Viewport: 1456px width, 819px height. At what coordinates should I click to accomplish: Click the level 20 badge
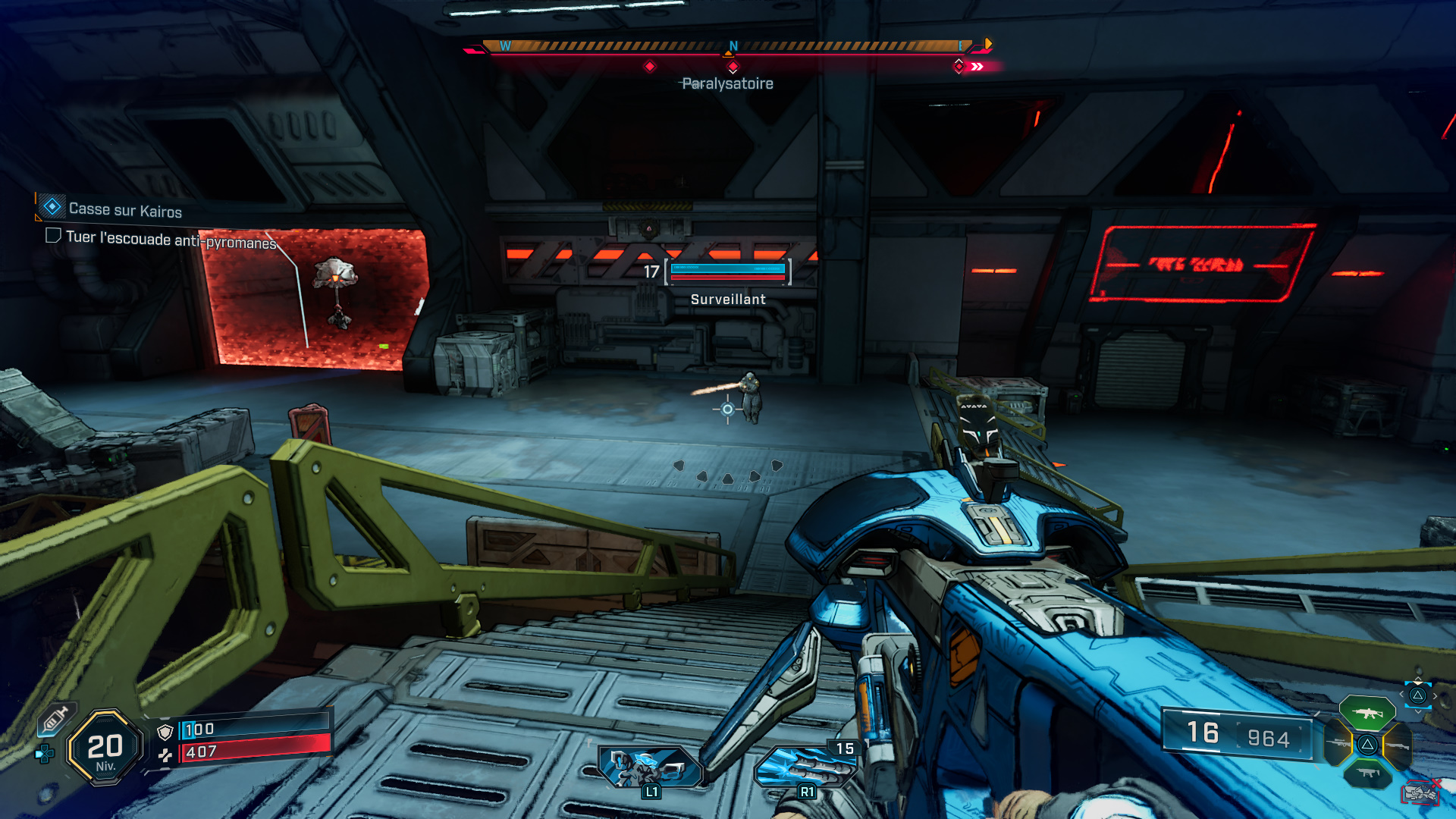105,748
